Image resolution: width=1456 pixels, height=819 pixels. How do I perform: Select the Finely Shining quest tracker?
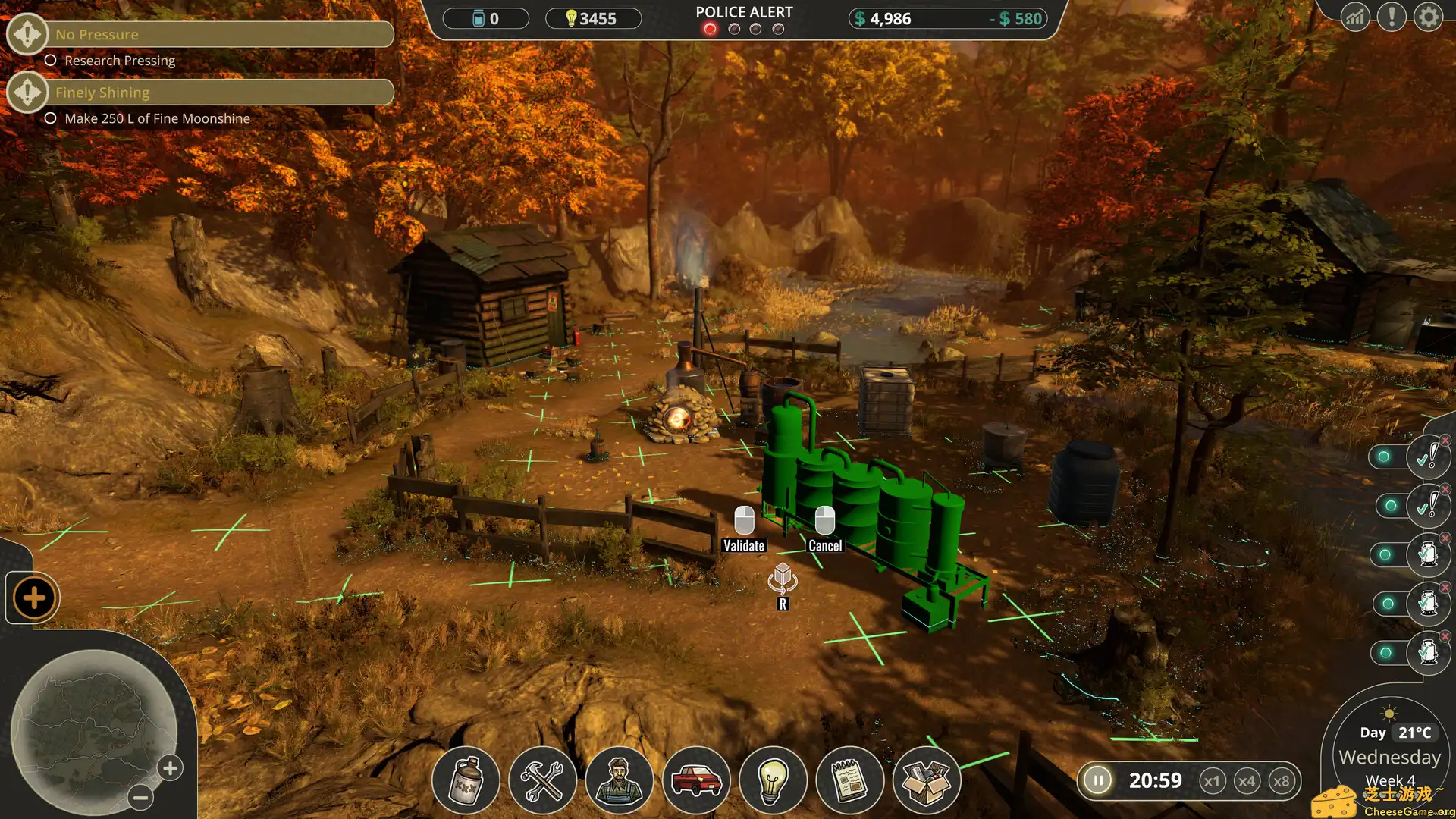pos(220,93)
